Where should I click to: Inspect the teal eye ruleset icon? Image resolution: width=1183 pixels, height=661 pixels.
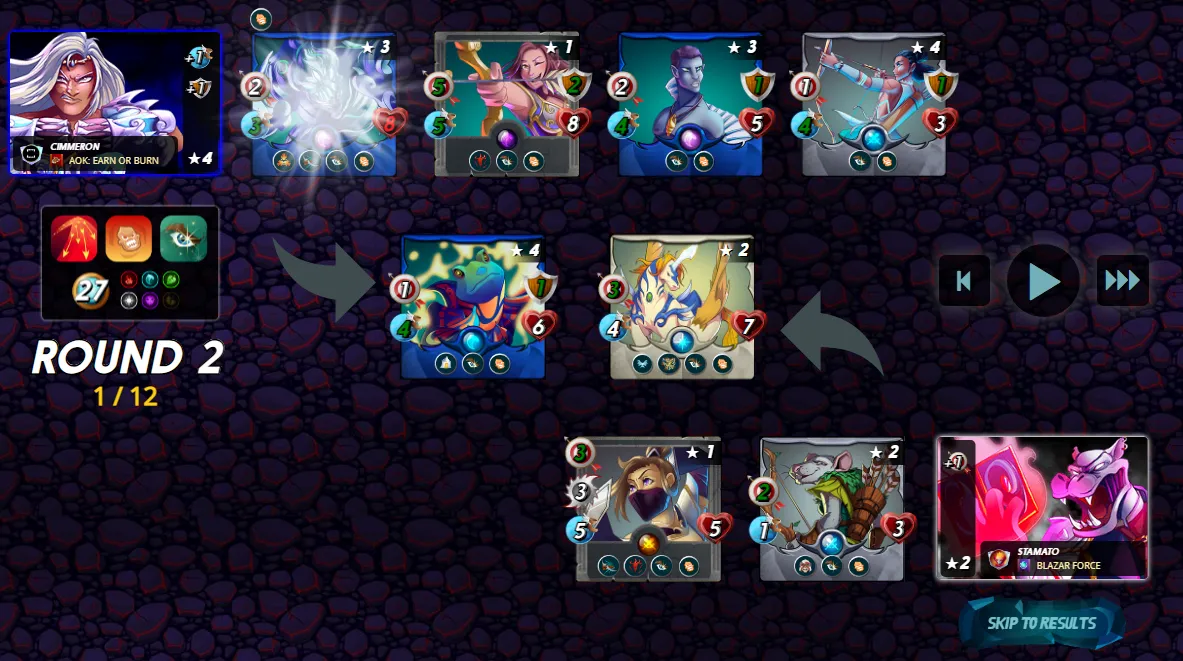click(183, 239)
